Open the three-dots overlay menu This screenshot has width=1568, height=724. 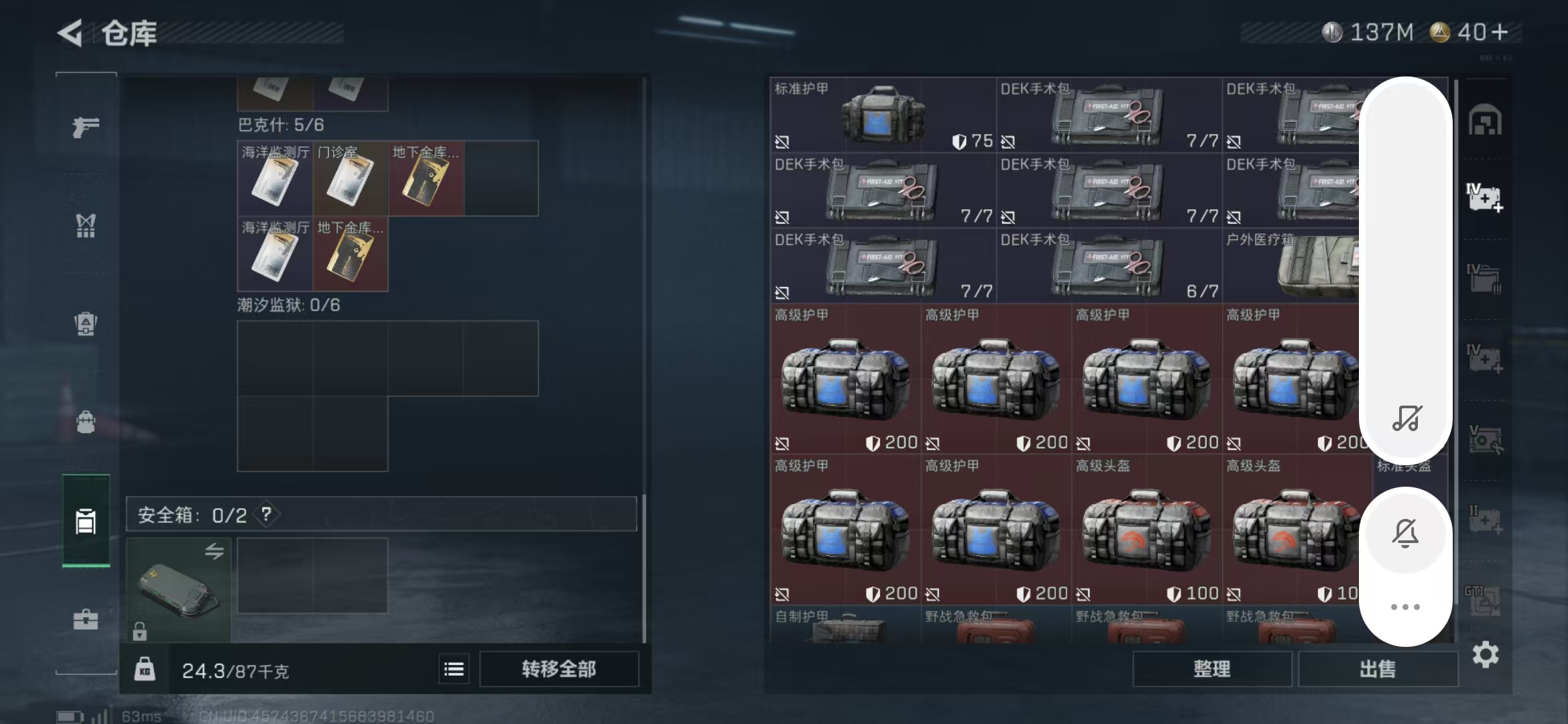coord(1405,607)
